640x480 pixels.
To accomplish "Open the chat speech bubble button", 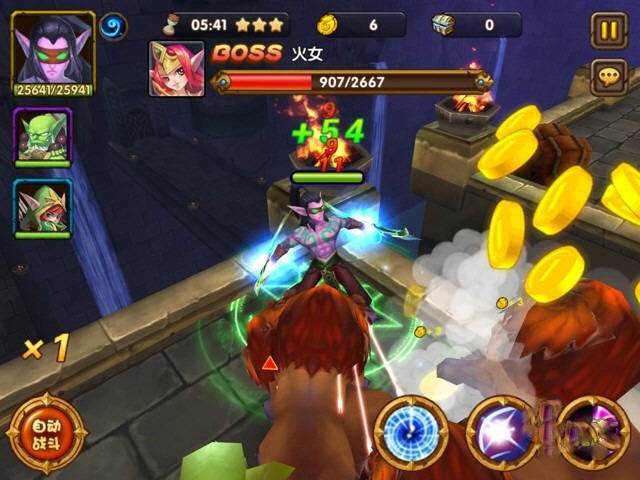I will click(x=609, y=76).
